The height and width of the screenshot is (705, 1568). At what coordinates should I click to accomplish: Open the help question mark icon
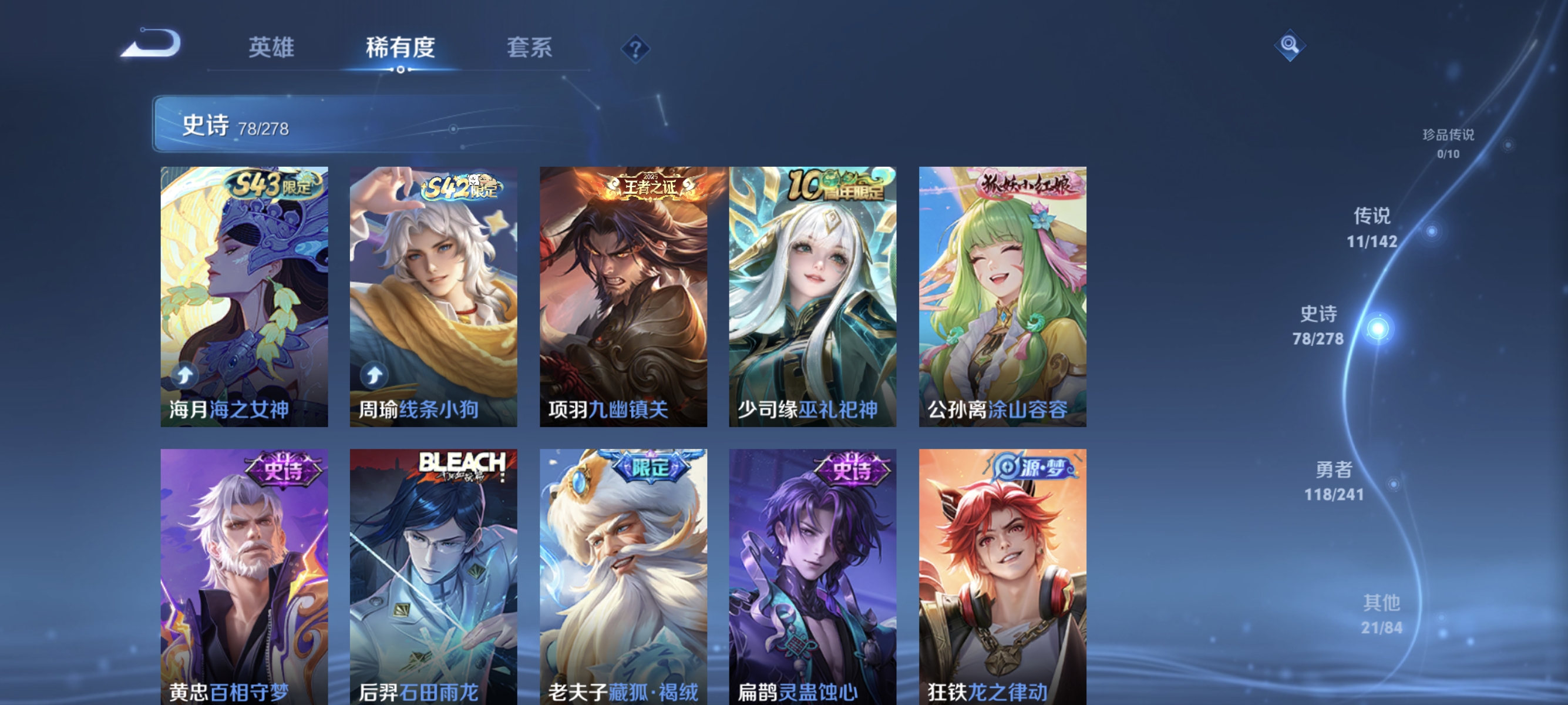coord(635,50)
